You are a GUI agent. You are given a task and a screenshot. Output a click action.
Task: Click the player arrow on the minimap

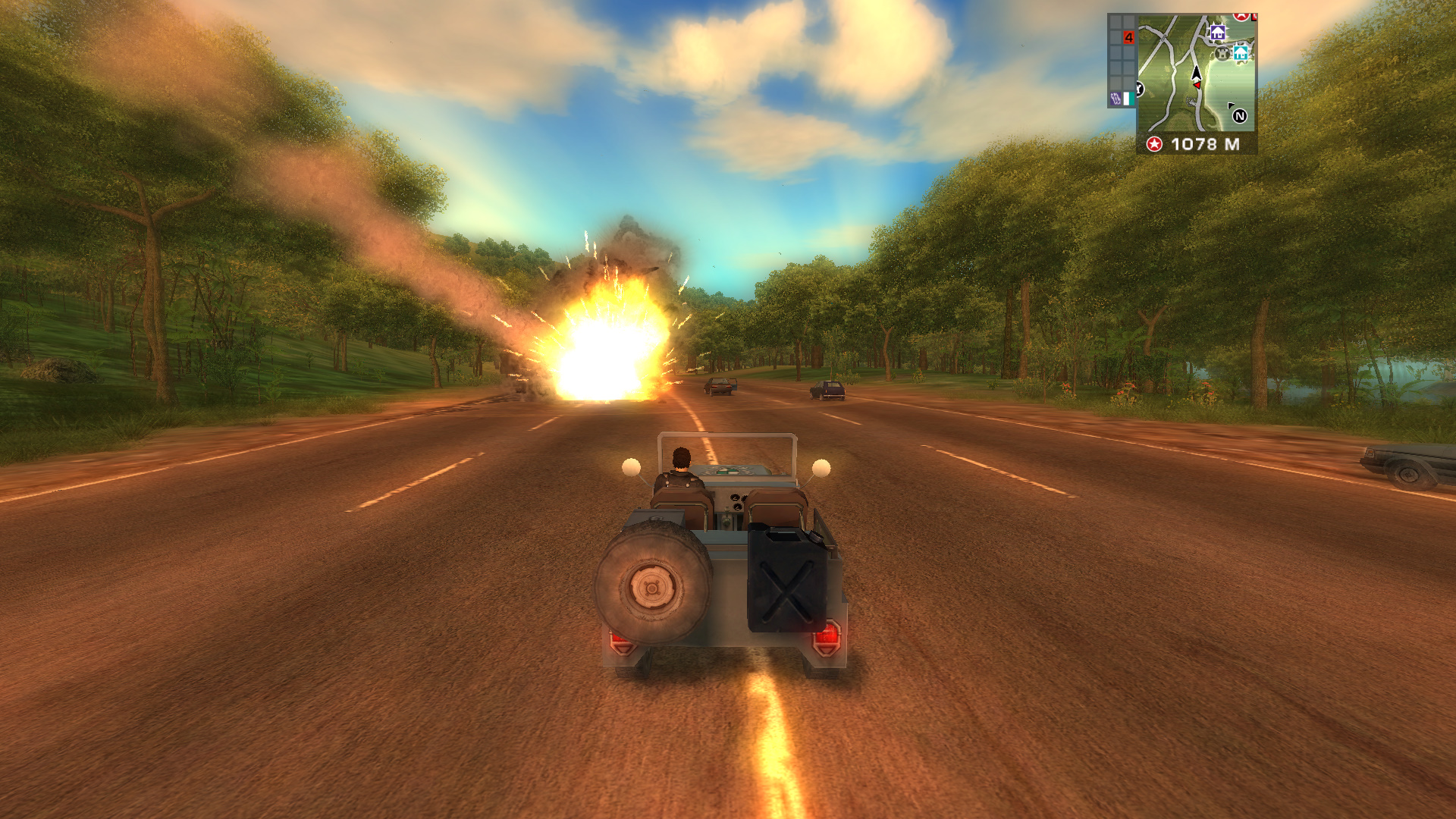(x=1197, y=73)
